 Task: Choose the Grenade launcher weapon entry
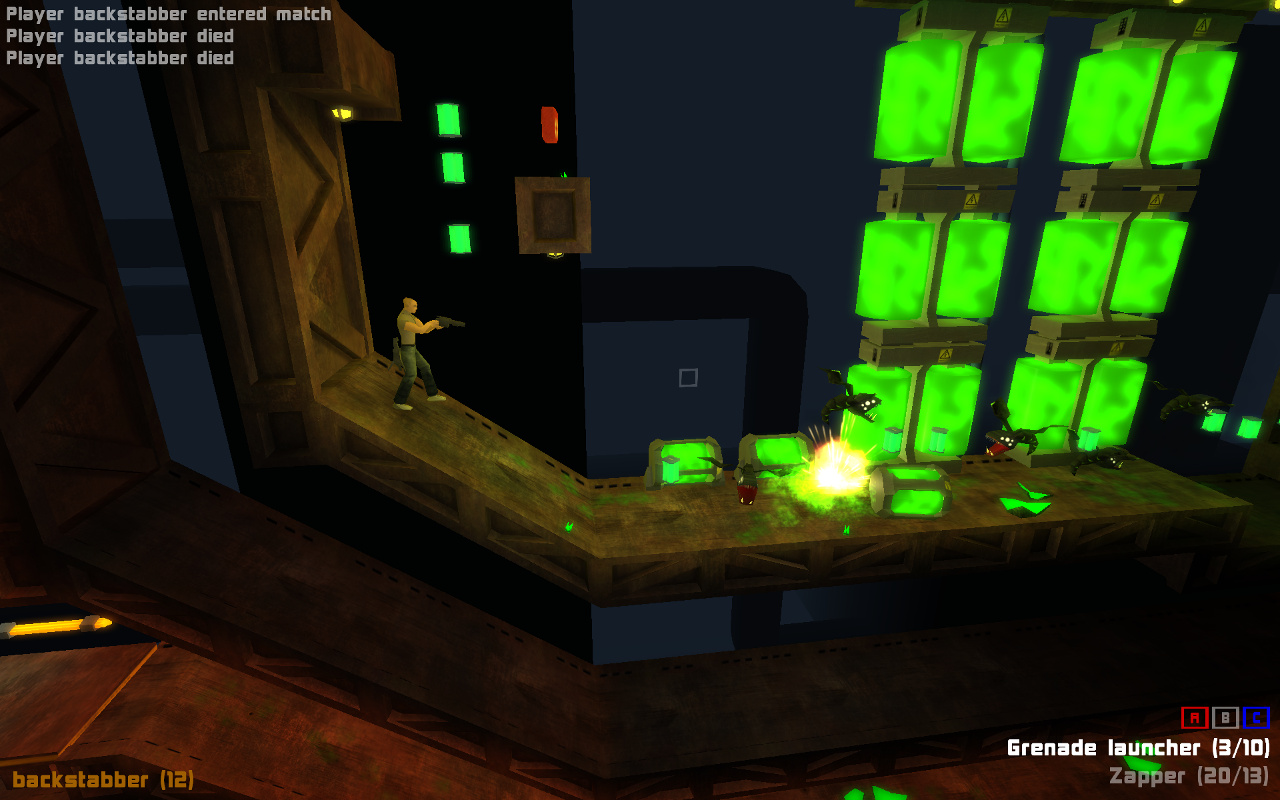point(1138,748)
